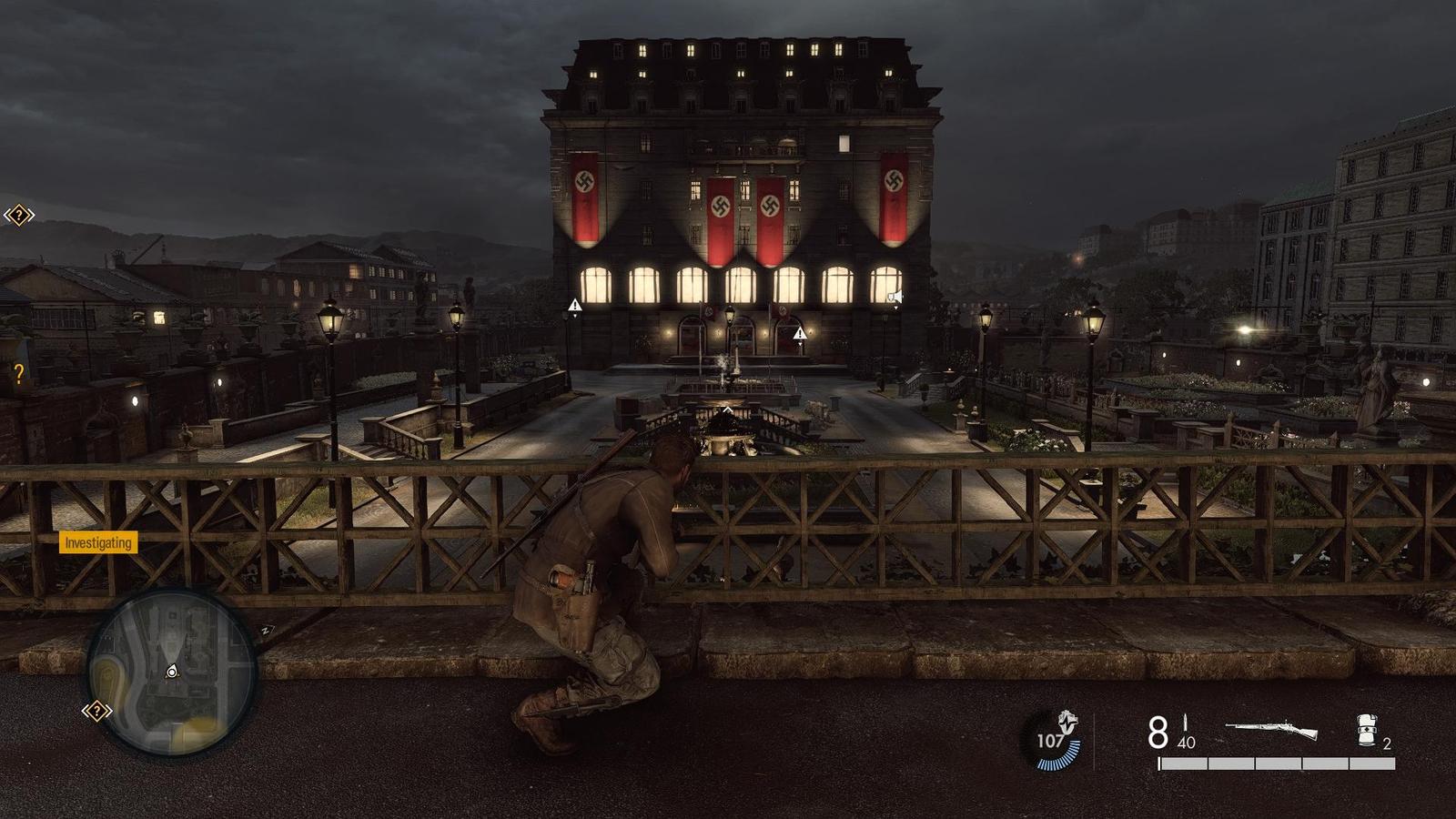The image size is (1456, 819).
Task: Click the player arrow on the minimap
Action: [x=172, y=672]
